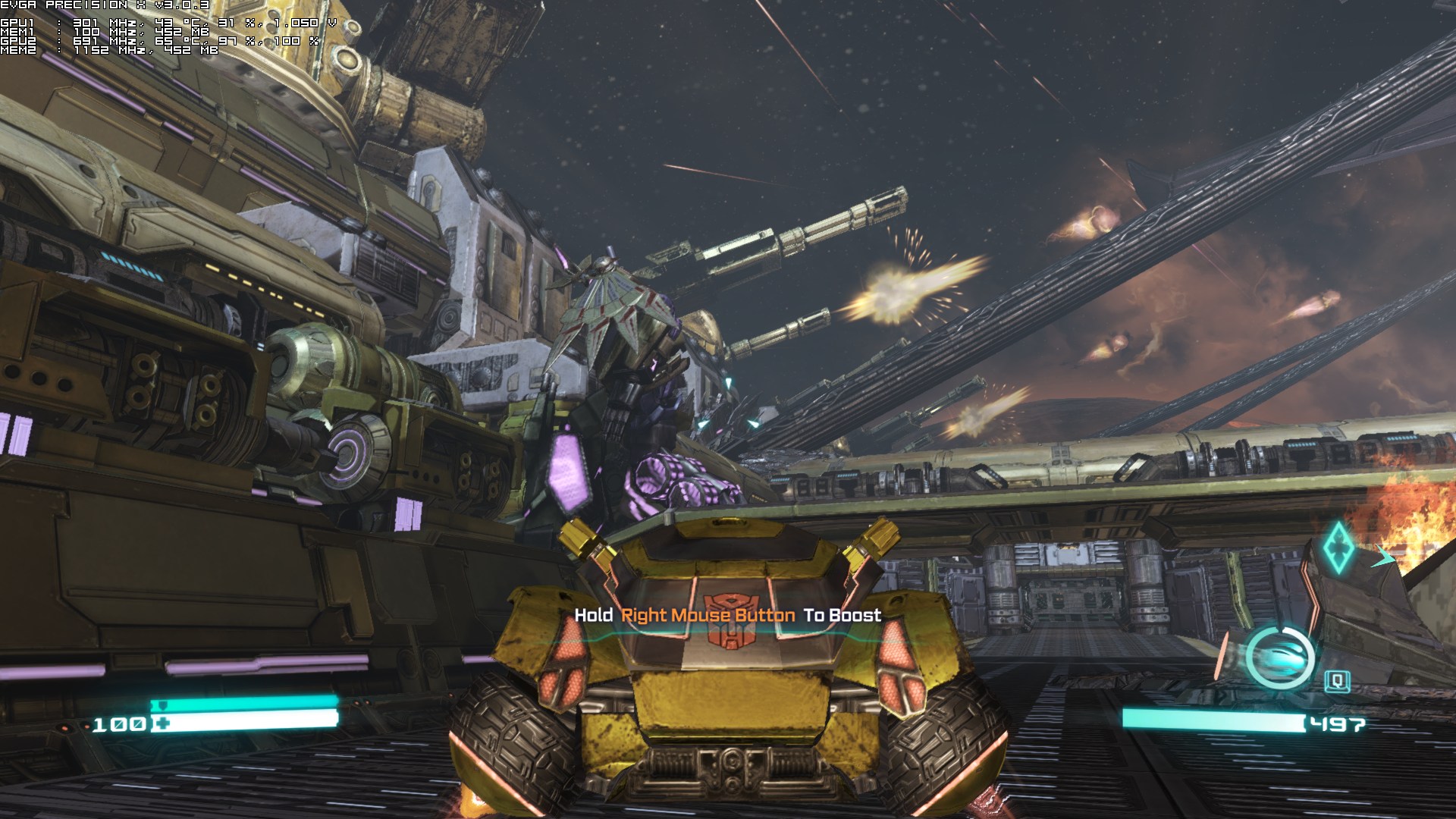The image size is (1456, 819).
Task: Activate the circular dash ability icon
Action: pos(1280,657)
